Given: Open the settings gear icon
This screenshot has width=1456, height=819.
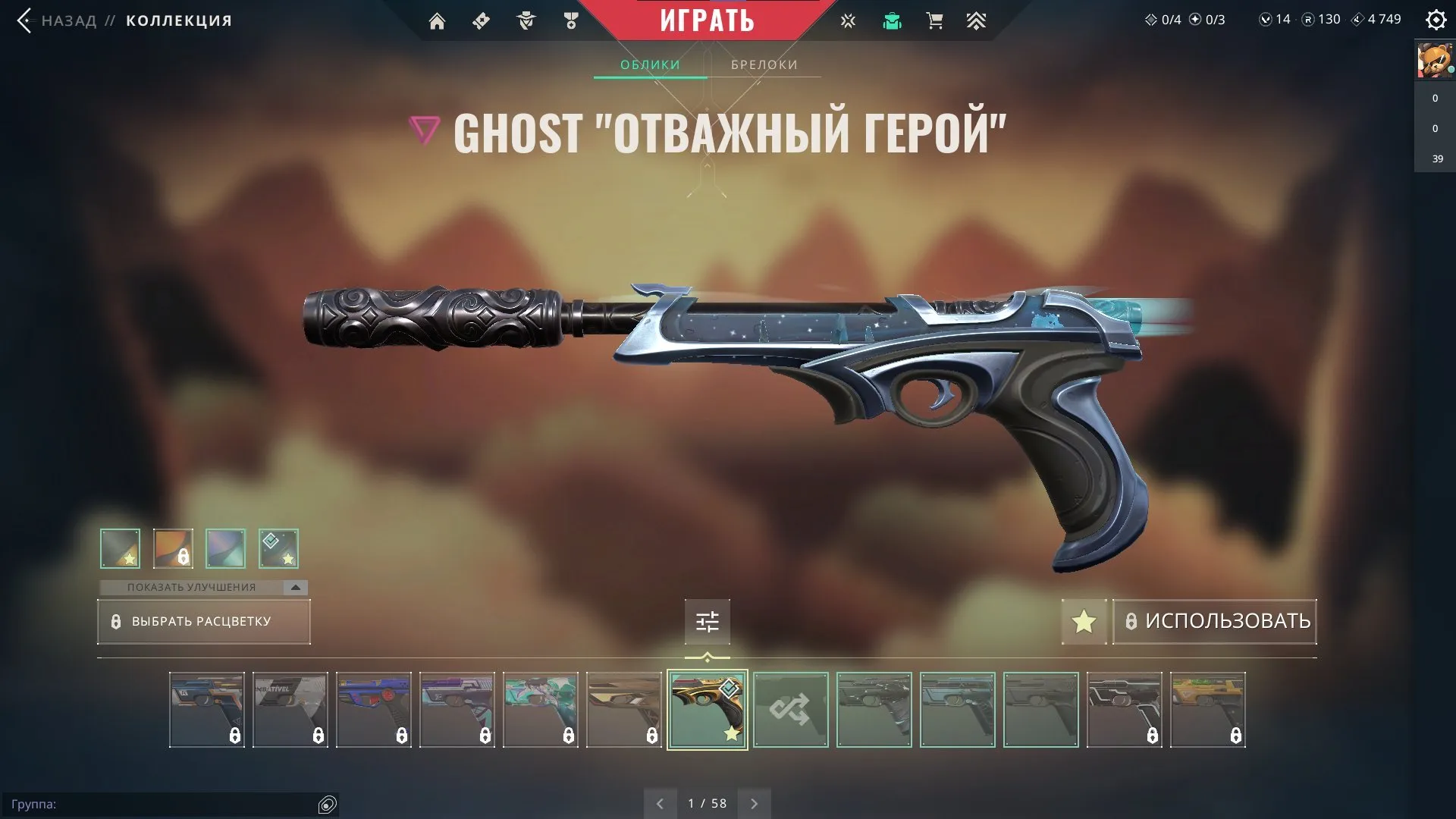Looking at the screenshot, I should tap(1437, 20).
